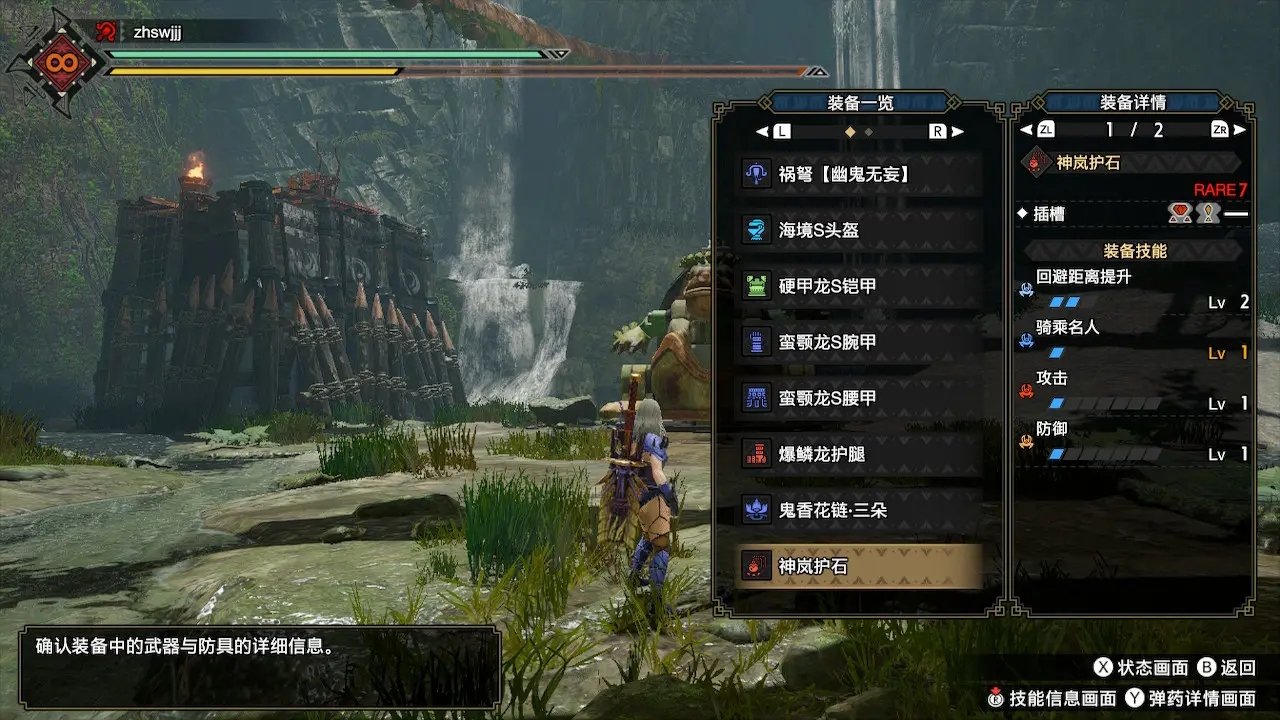Choose 爆鳞龙护腿 leg armor entry
The image size is (1280, 720).
(x=860, y=454)
